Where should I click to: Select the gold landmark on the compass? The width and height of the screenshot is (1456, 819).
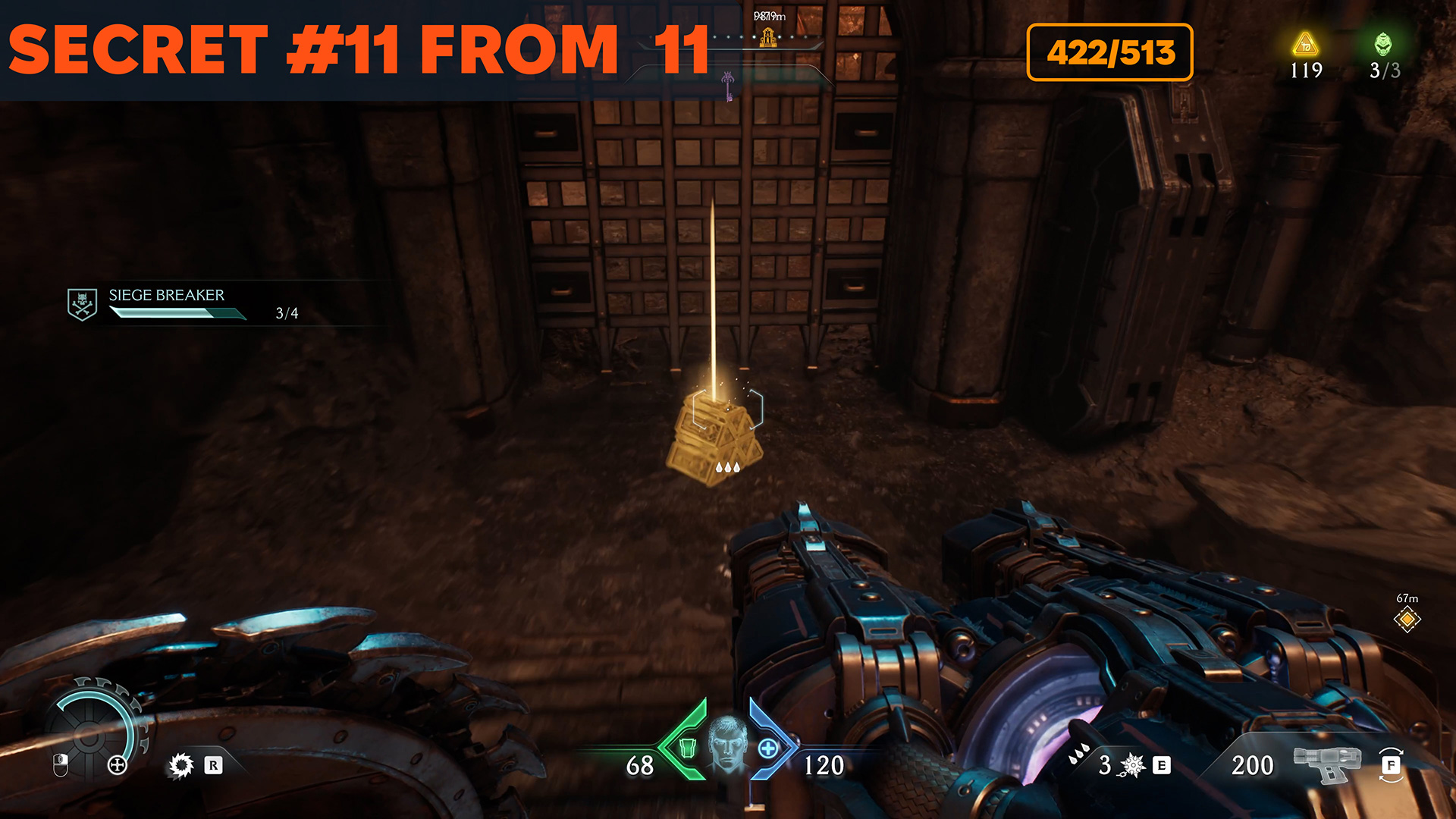point(768,37)
